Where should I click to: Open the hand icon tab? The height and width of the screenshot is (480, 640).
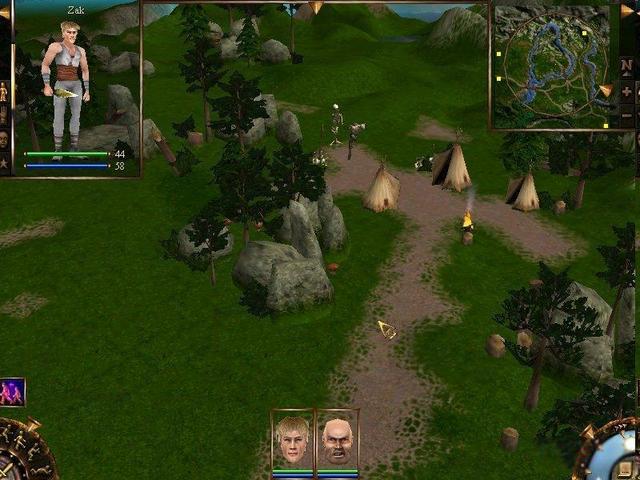pyautogui.click(x=4, y=116)
